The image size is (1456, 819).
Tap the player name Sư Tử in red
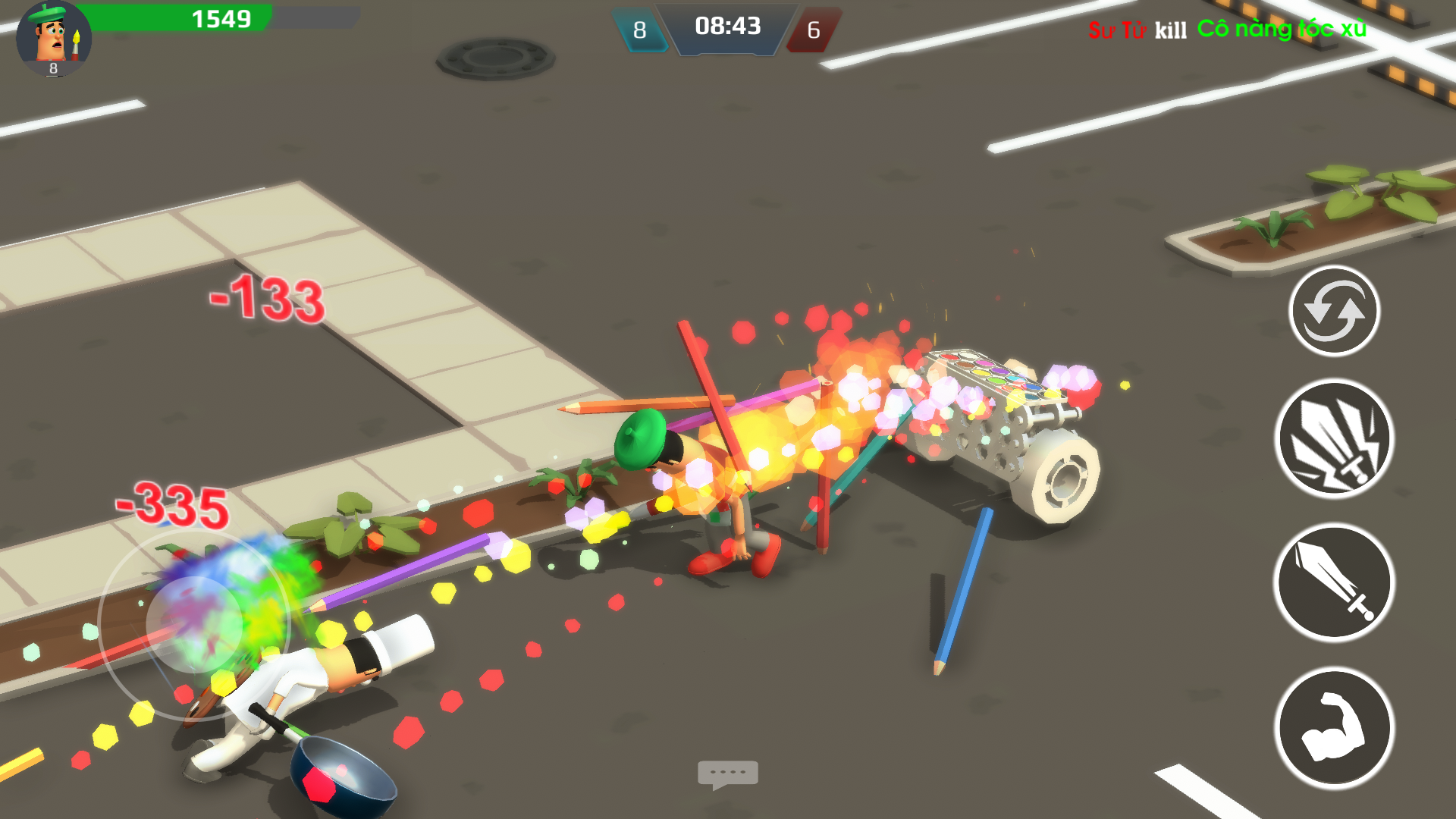pos(1119,30)
